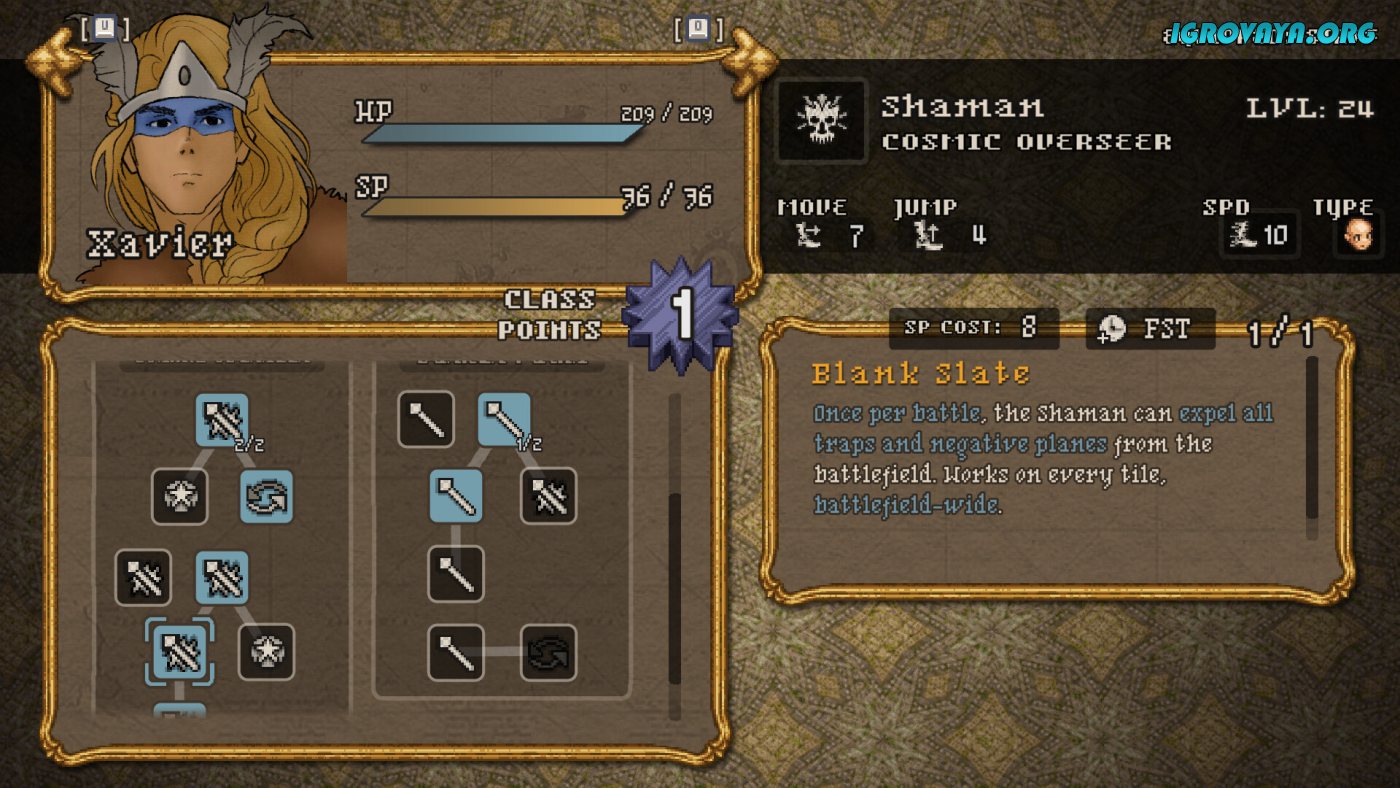
Task: Choose the blue cycle-arrows skill node
Action: pyautogui.click(x=267, y=497)
